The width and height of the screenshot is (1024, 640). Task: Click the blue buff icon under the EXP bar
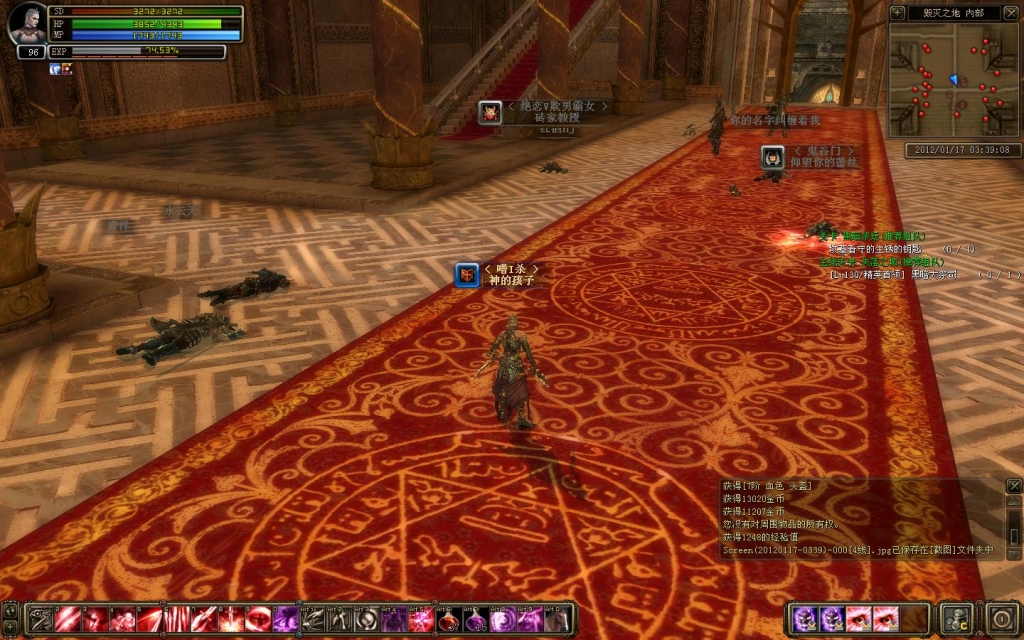[x=54, y=69]
